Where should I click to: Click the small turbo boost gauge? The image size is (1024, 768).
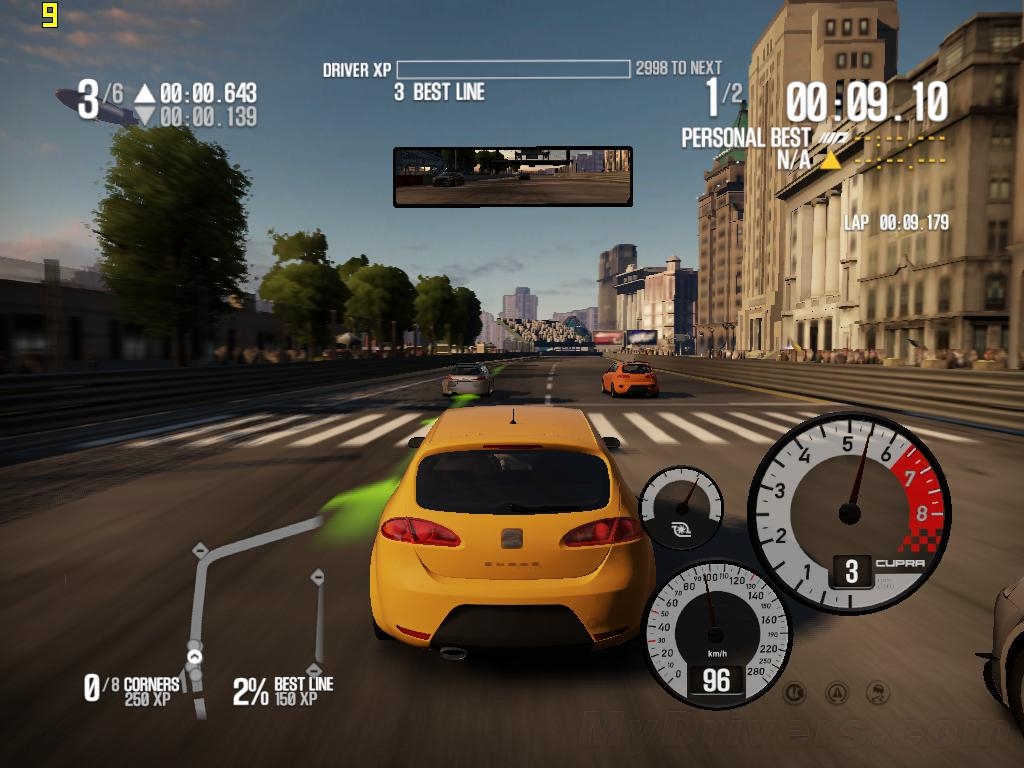681,506
